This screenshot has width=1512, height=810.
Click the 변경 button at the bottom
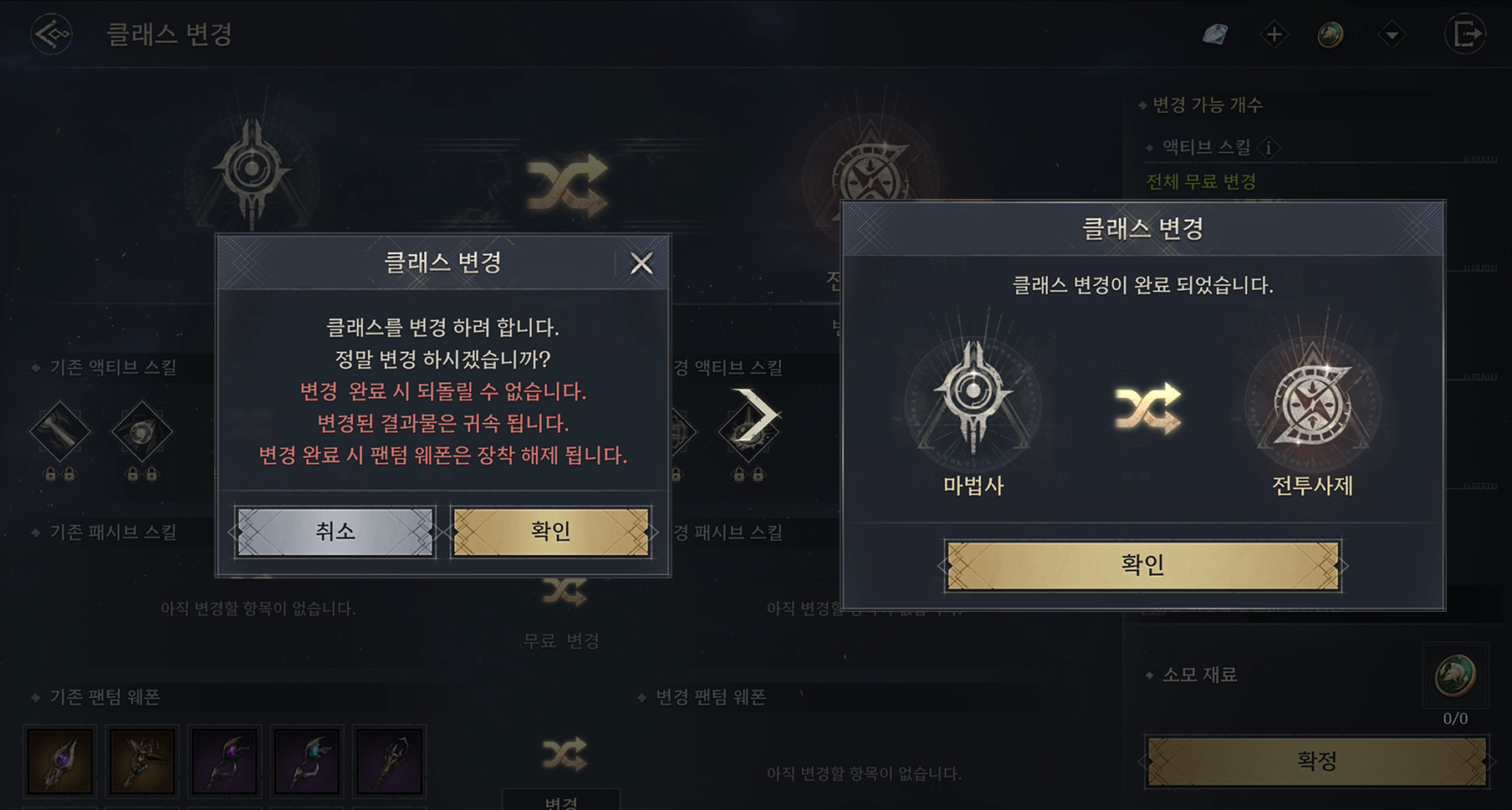pyautogui.click(x=561, y=801)
